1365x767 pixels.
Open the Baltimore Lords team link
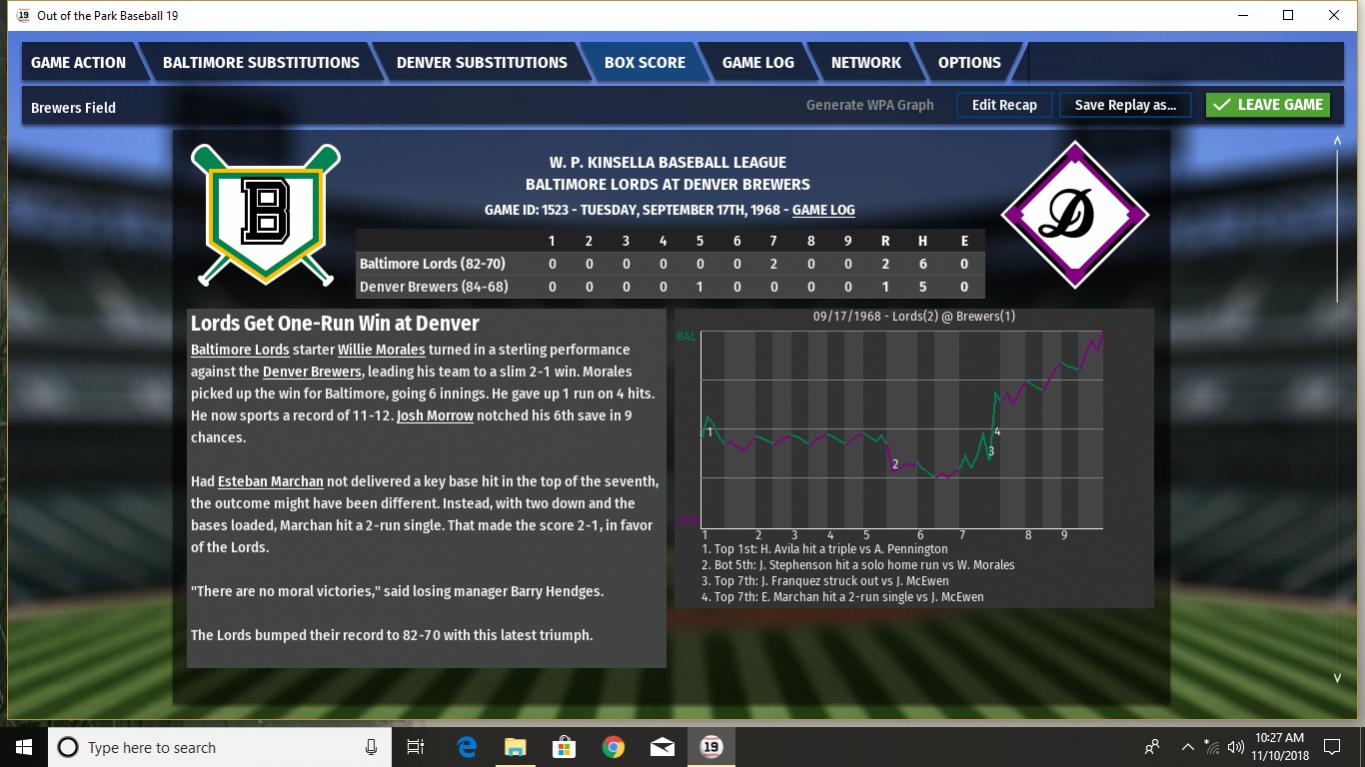coord(240,350)
